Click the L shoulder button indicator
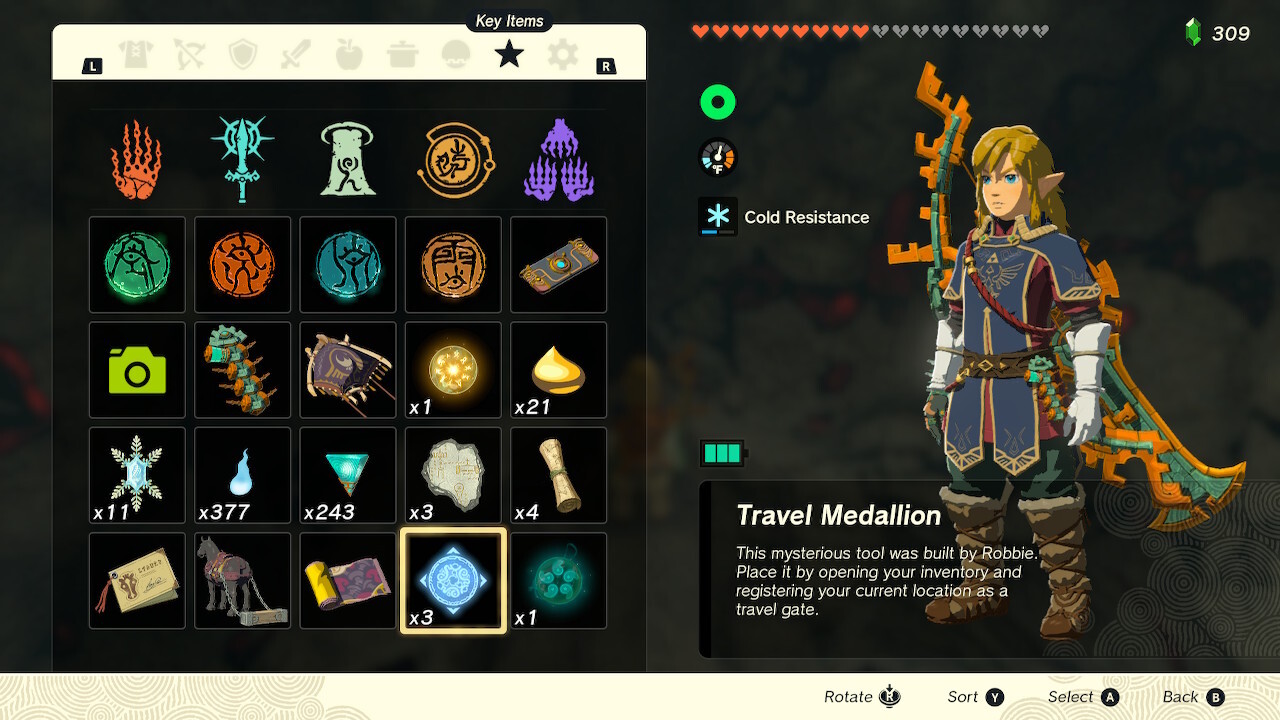The width and height of the screenshot is (1280, 720). pos(92,64)
